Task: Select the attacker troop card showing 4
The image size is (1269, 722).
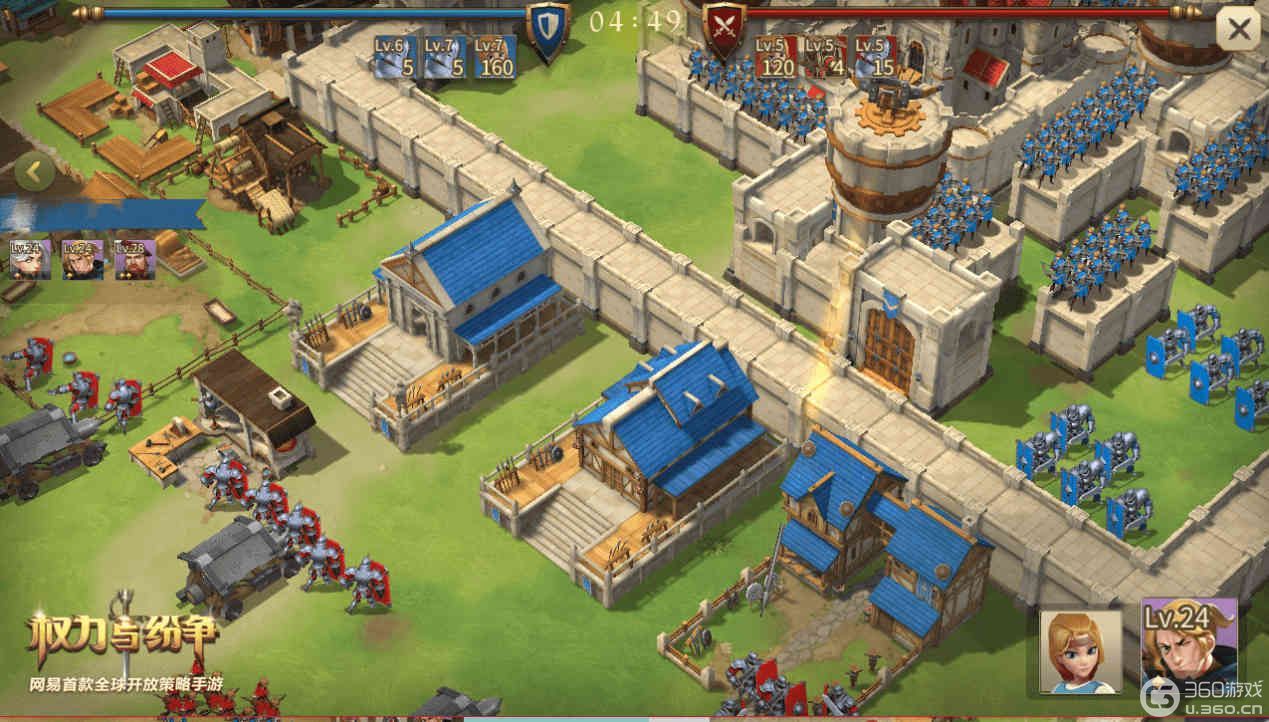Action: click(x=826, y=58)
